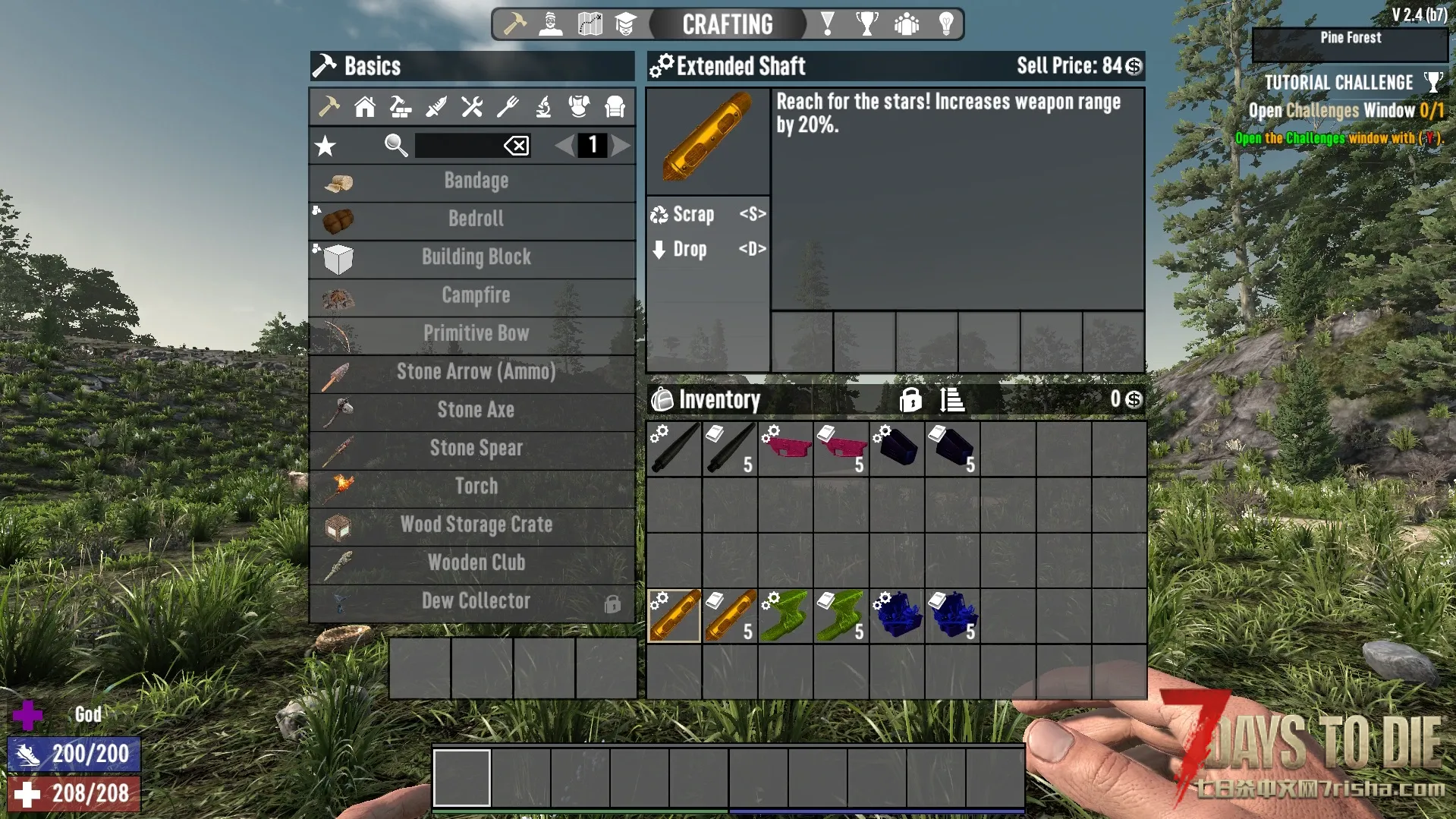Open the challenges trophy icon
The height and width of the screenshot is (819, 1456).
(x=866, y=24)
